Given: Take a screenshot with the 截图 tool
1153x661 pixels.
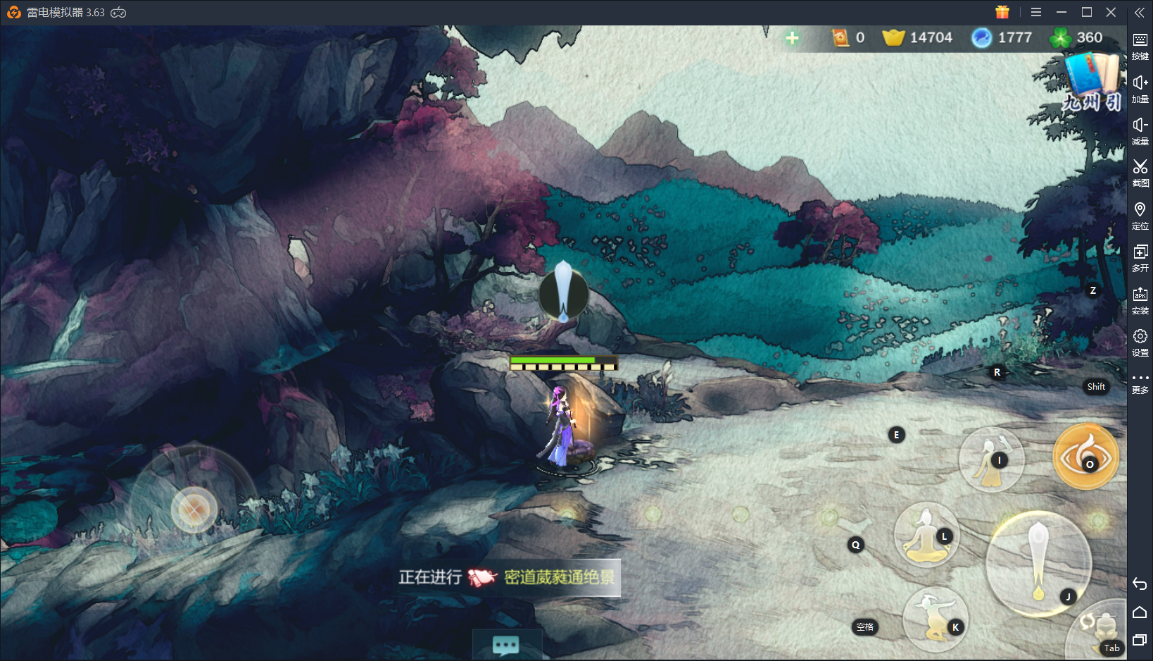Looking at the screenshot, I should 1140,172.
